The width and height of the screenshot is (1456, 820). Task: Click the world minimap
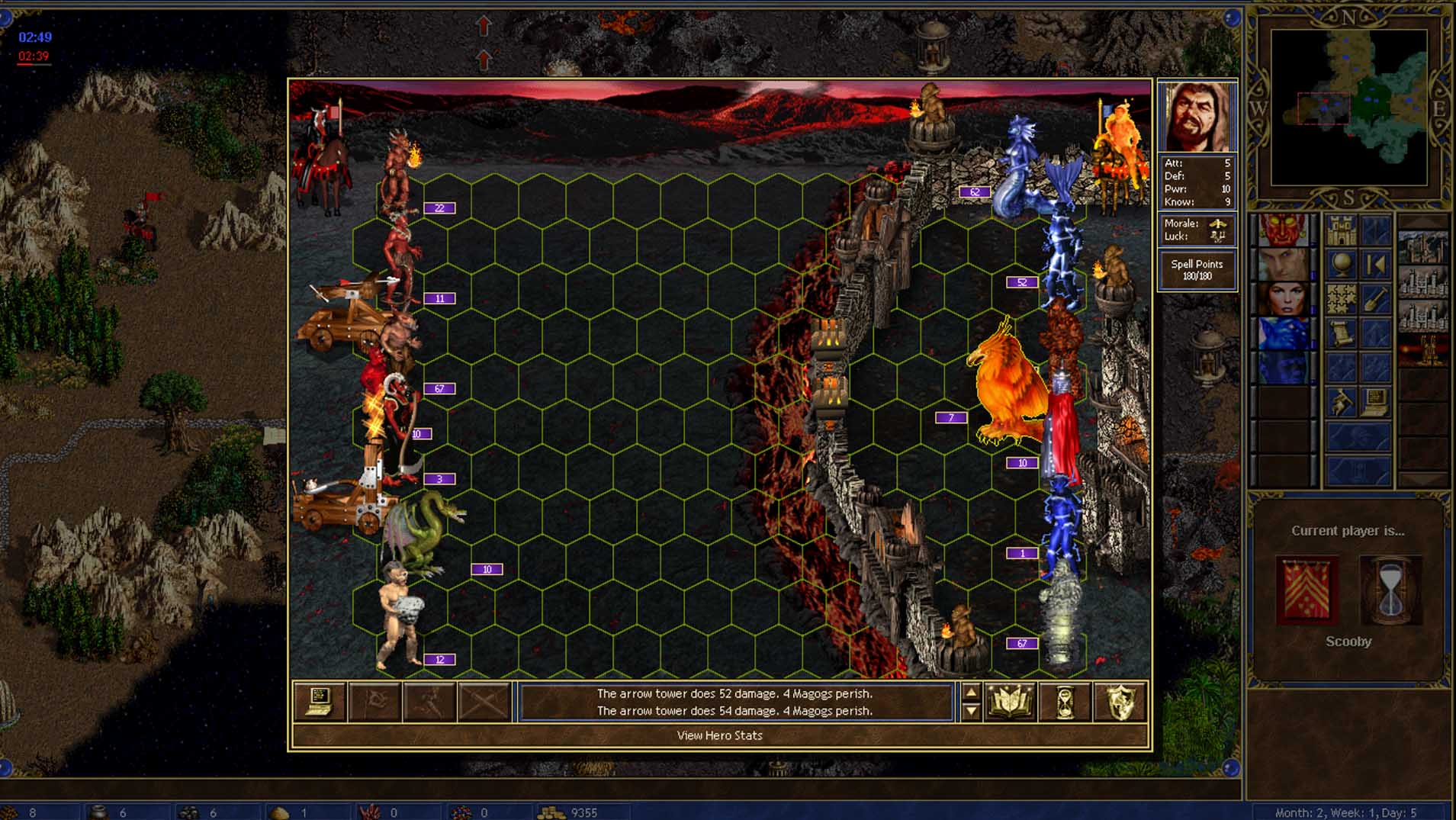[1348, 107]
